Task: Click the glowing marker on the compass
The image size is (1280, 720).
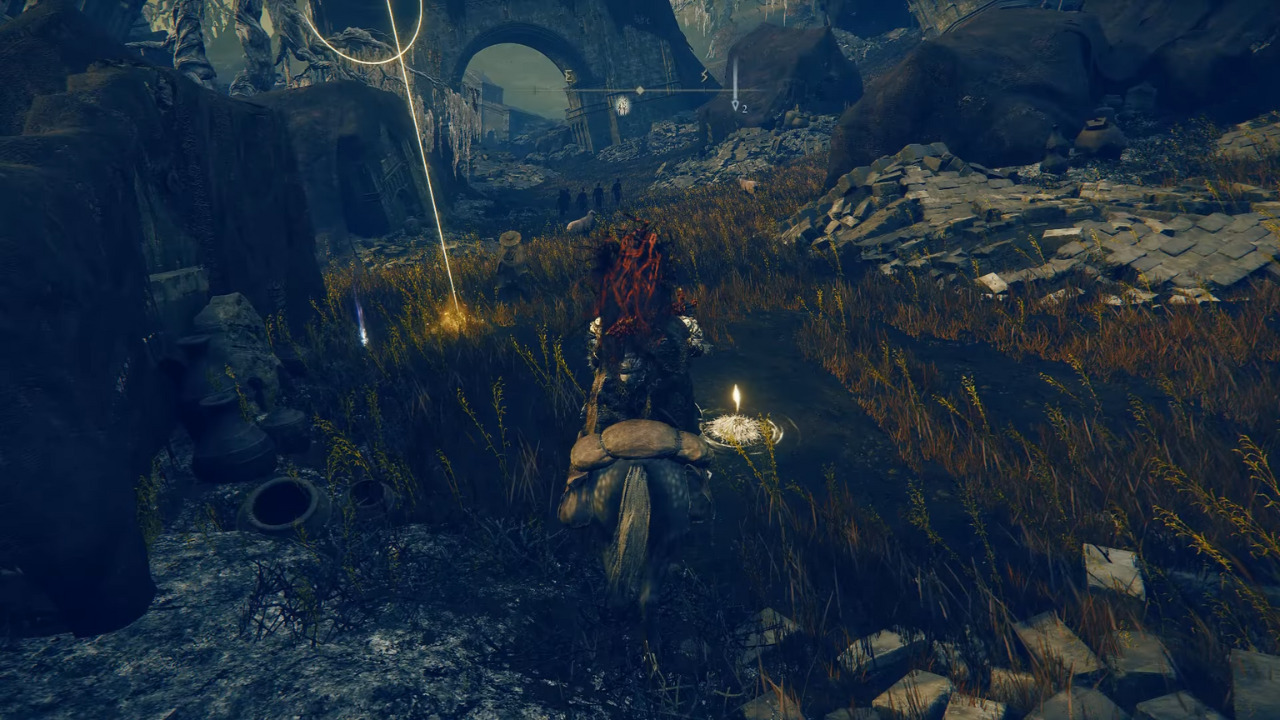Action: [x=622, y=105]
